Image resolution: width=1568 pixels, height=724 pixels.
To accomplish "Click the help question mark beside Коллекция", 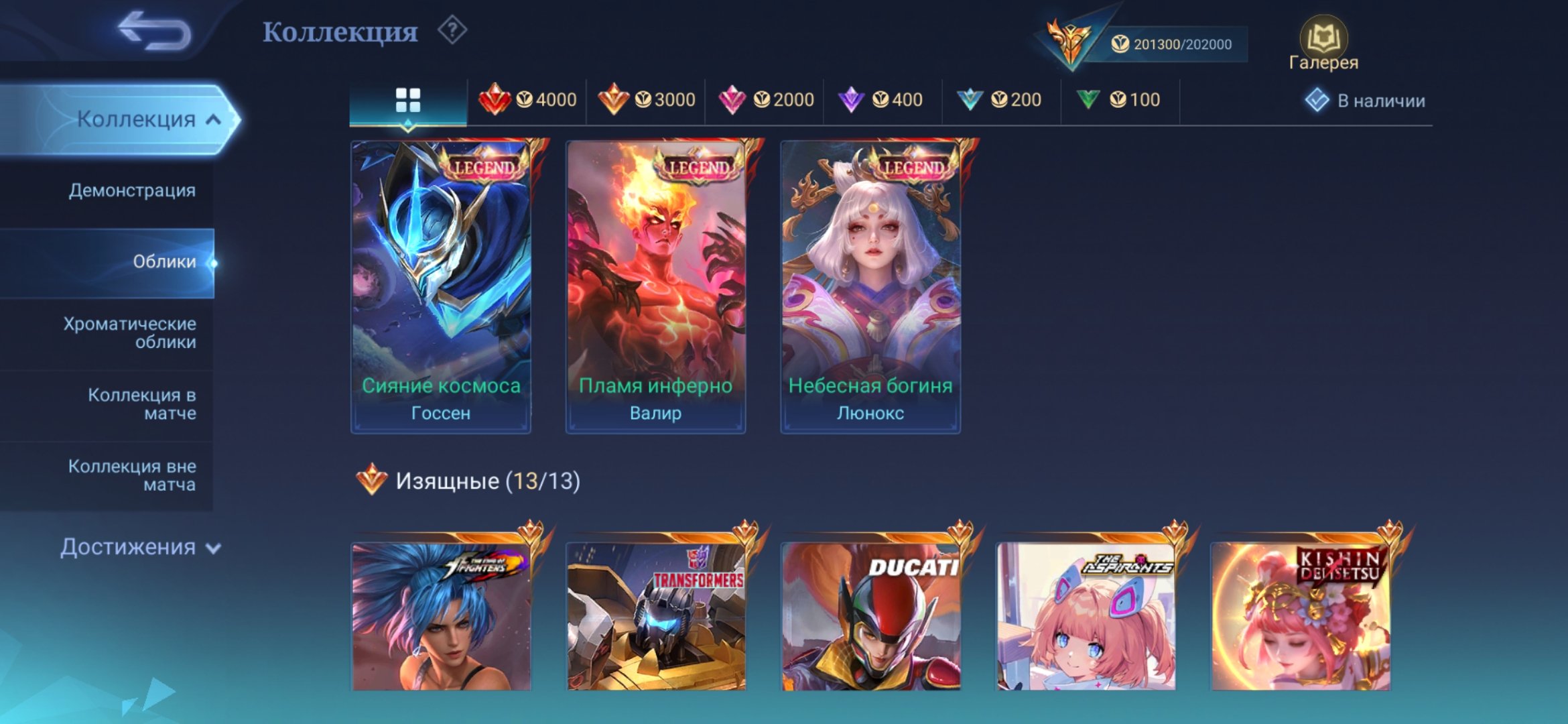I will pyautogui.click(x=454, y=28).
